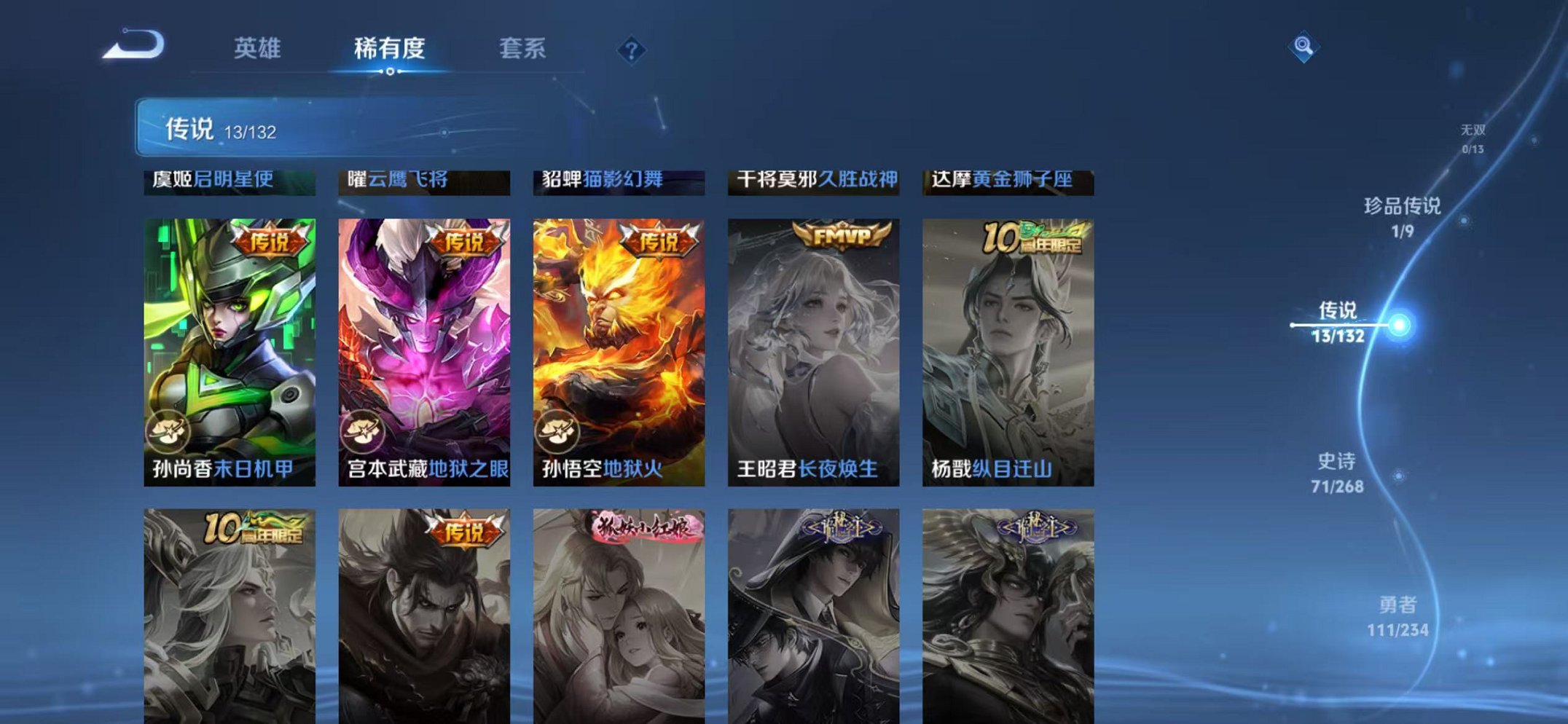The image size is (1568, 724).
Task: Click the question mark help icon
Action: (x=633, y=49)
